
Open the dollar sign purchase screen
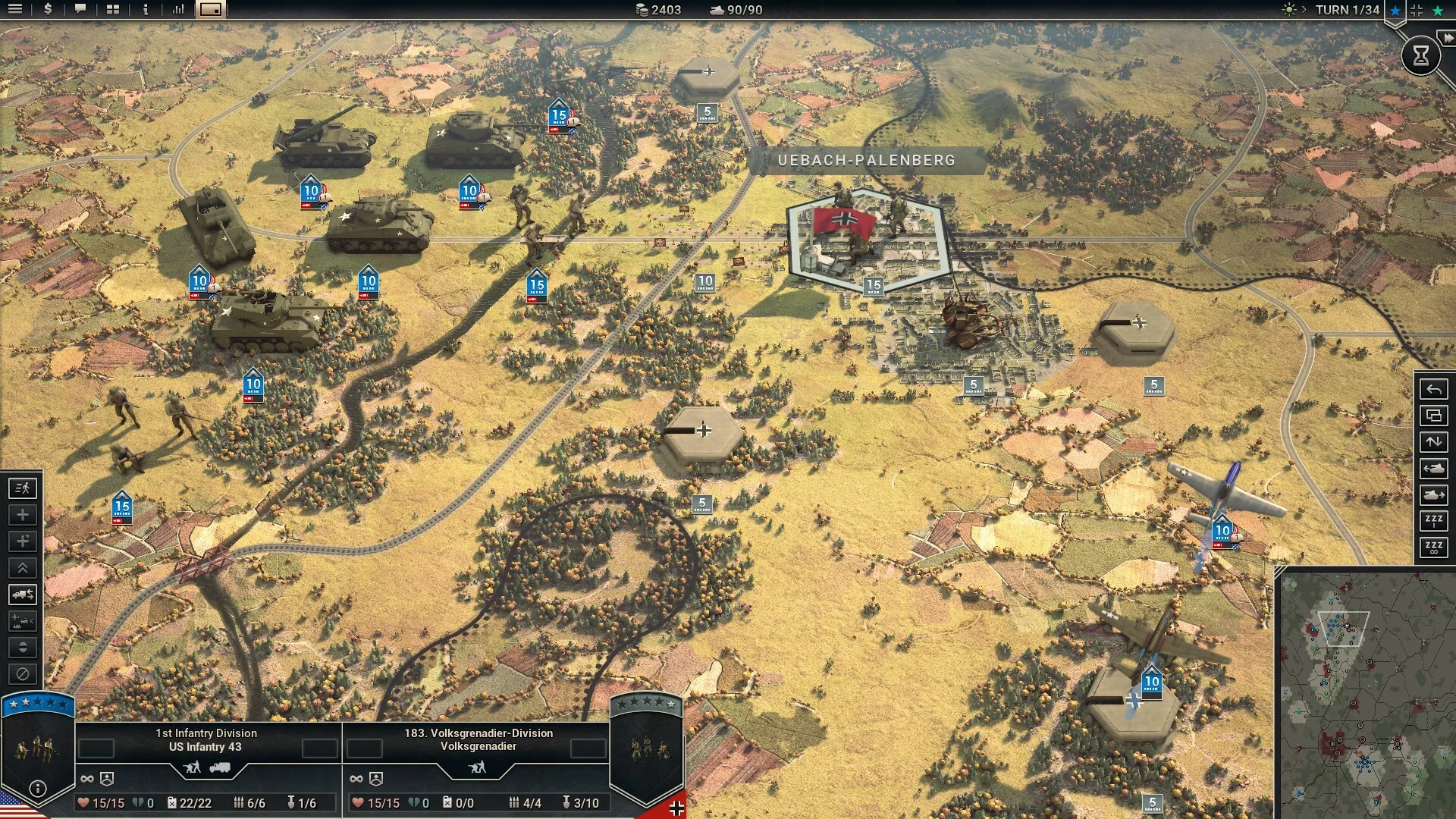(x=48, y=9)
